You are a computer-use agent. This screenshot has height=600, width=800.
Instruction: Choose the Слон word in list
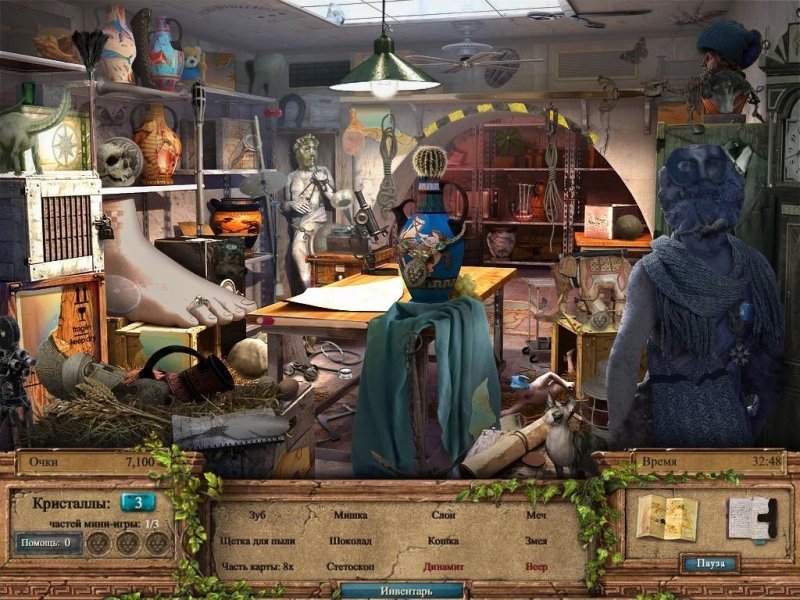[444, 515]
